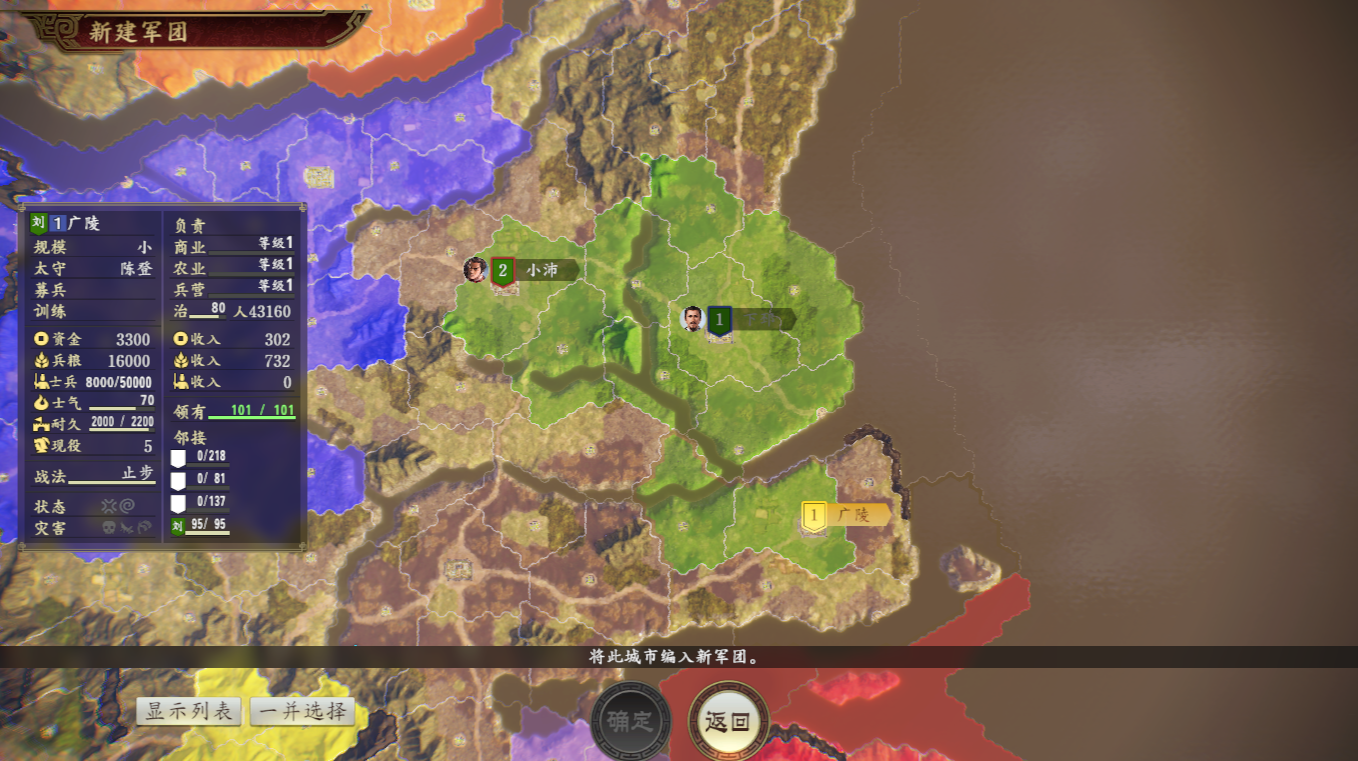Click the soldier 士兵 icon
This screenshot has height=761, width=1358.
pos(43,381)
